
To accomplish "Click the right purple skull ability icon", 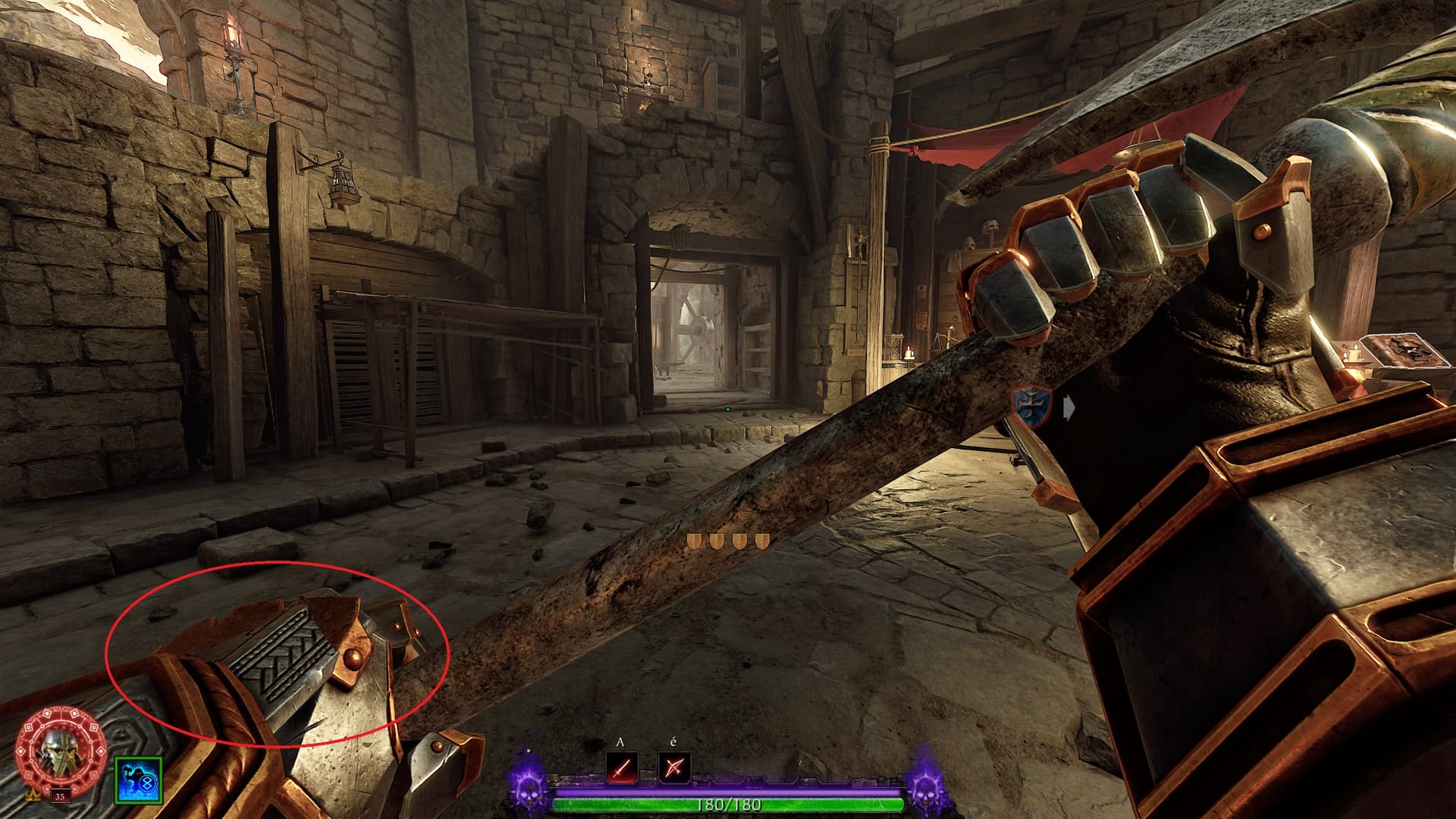I will 927,785.
